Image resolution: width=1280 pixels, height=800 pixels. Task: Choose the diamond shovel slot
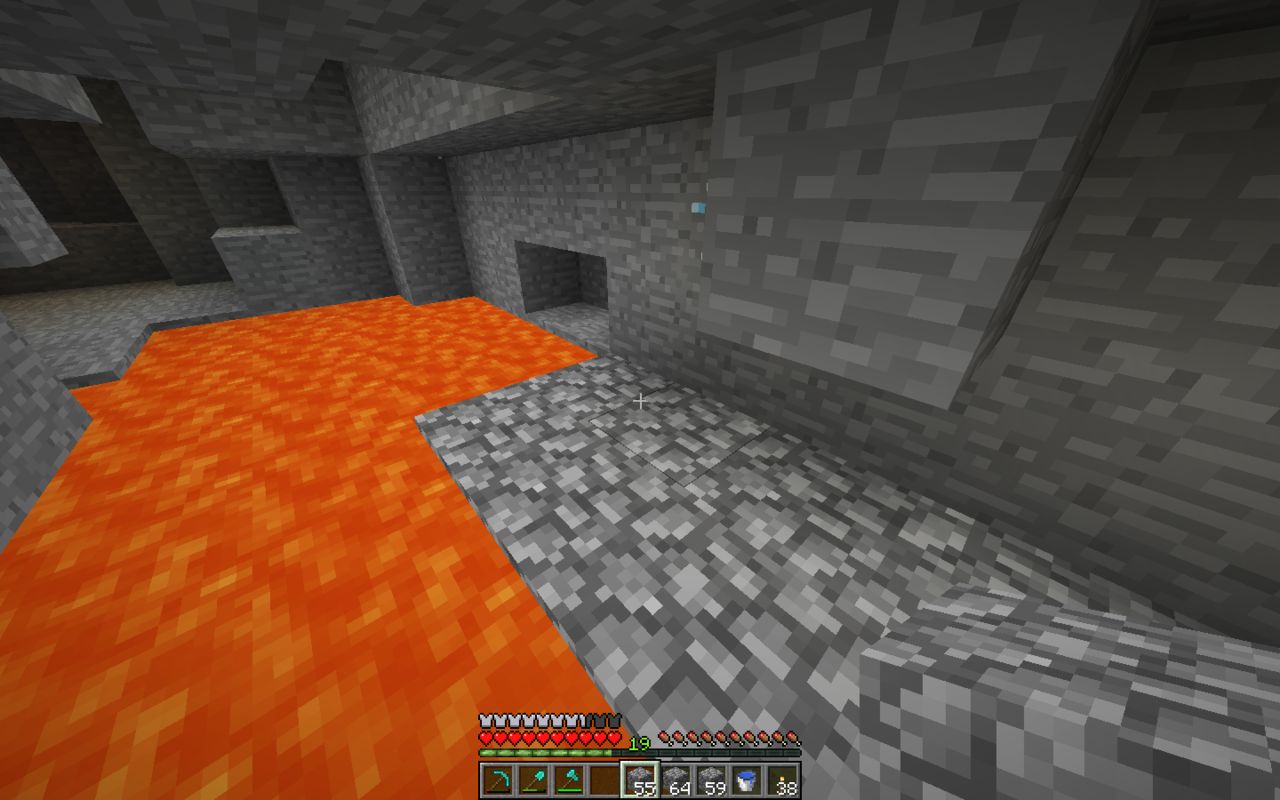533,780
